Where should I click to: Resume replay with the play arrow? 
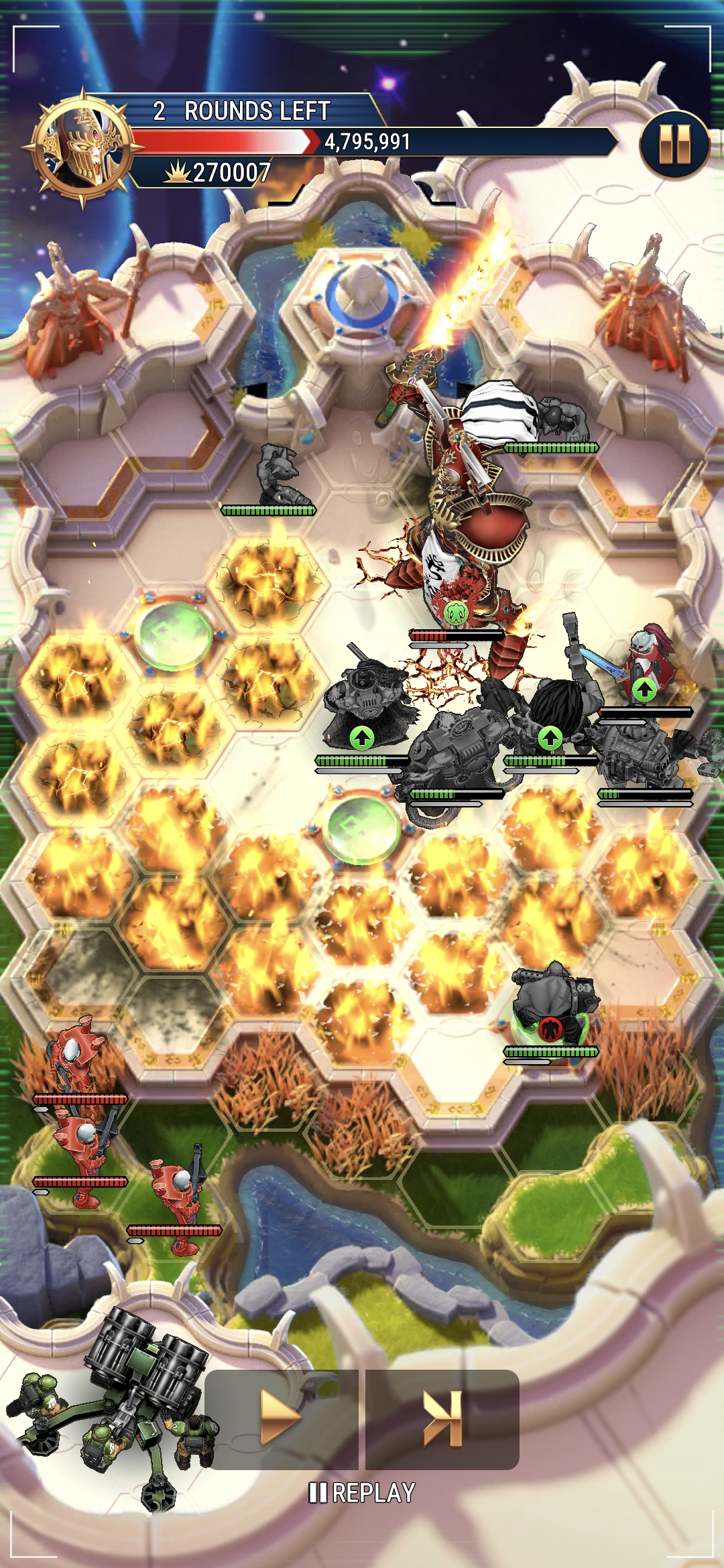coord(282,1419)
